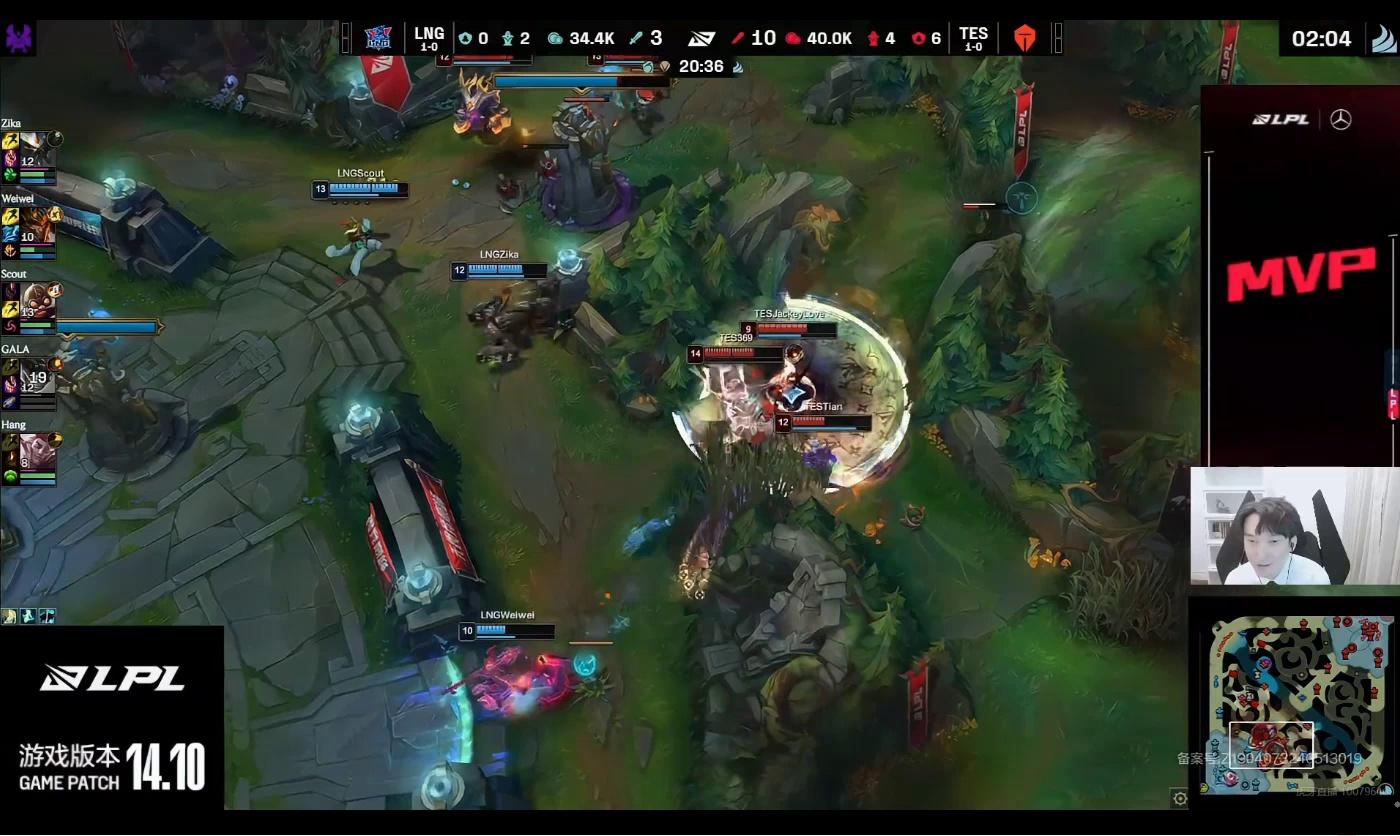This screenshot has width=1400, height=836.
Task: Select Scout's champion portrait
Action: coord(36,299)
